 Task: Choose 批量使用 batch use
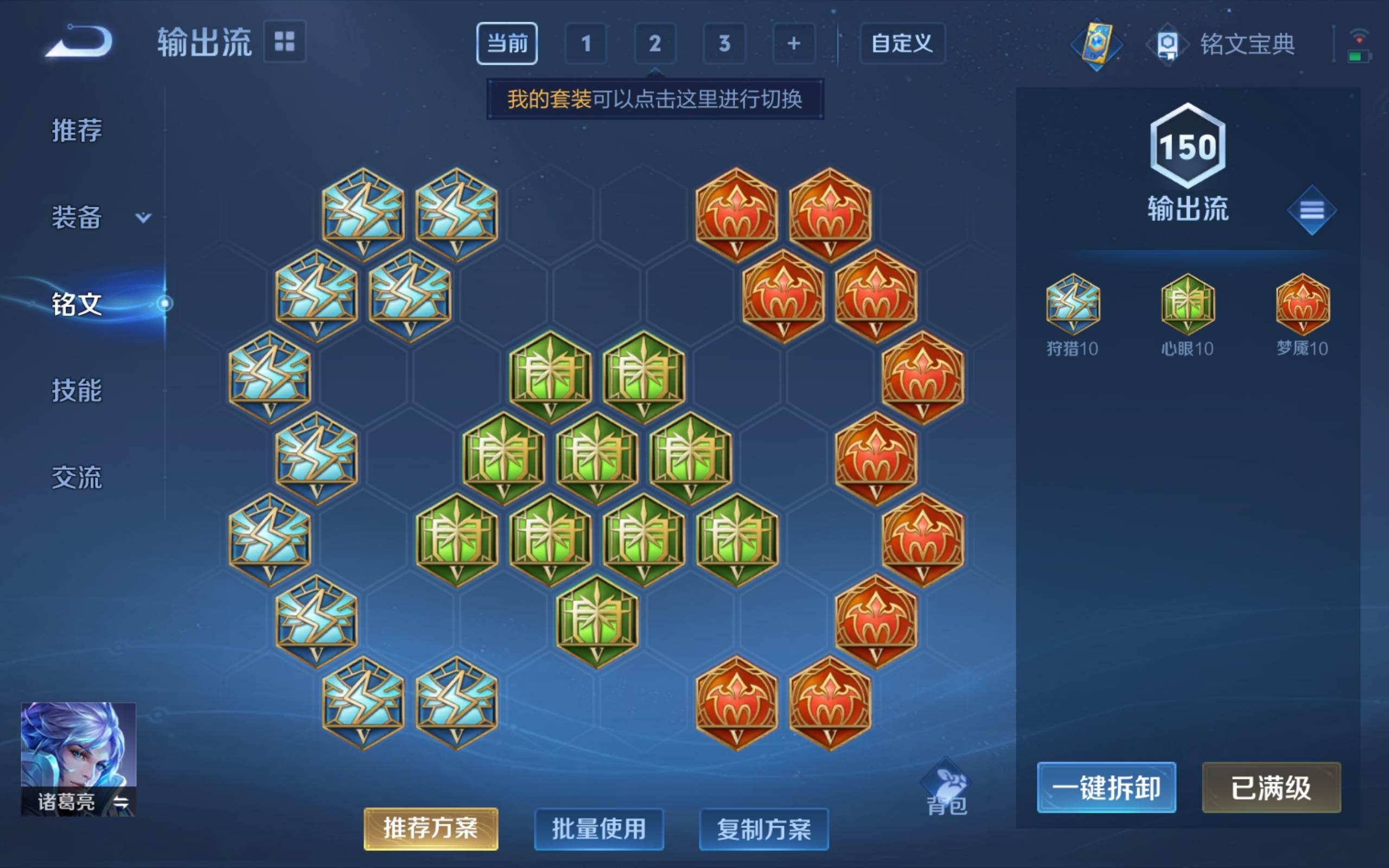[x=598, y=828]
